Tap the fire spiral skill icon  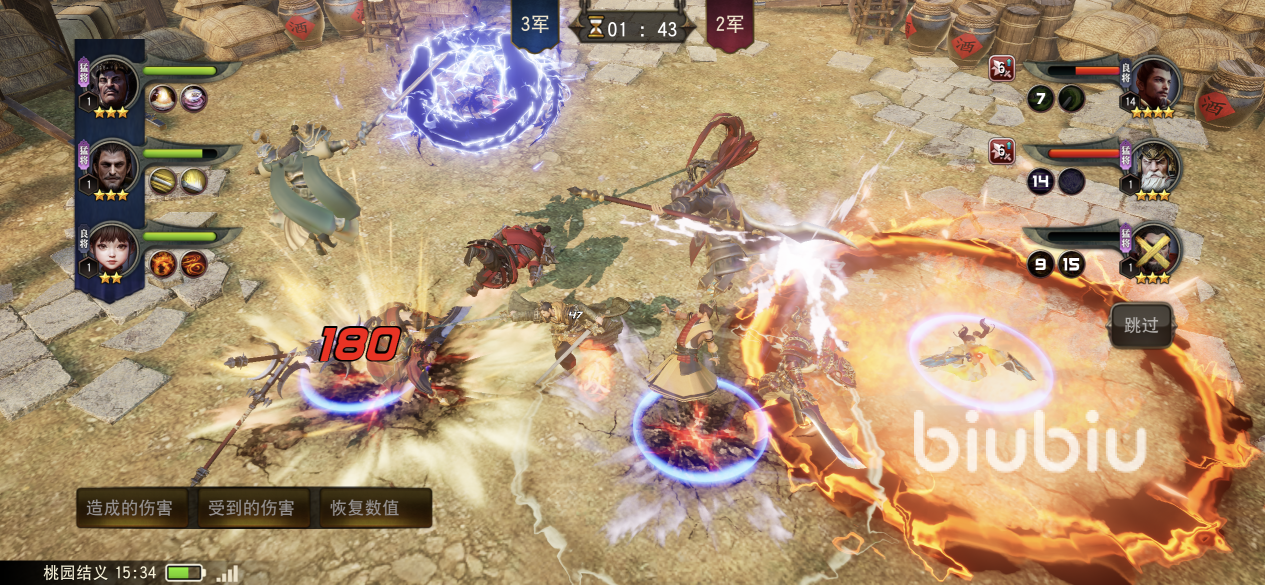193,264
